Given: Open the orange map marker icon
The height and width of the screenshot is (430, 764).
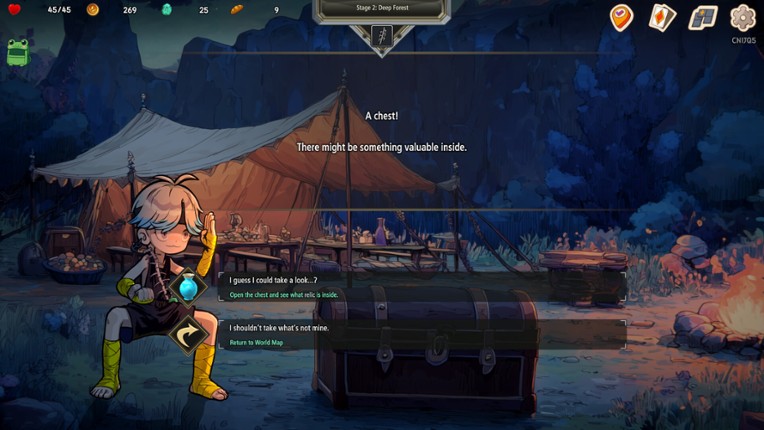Looking at the screenshot, I should coord(621,17).
